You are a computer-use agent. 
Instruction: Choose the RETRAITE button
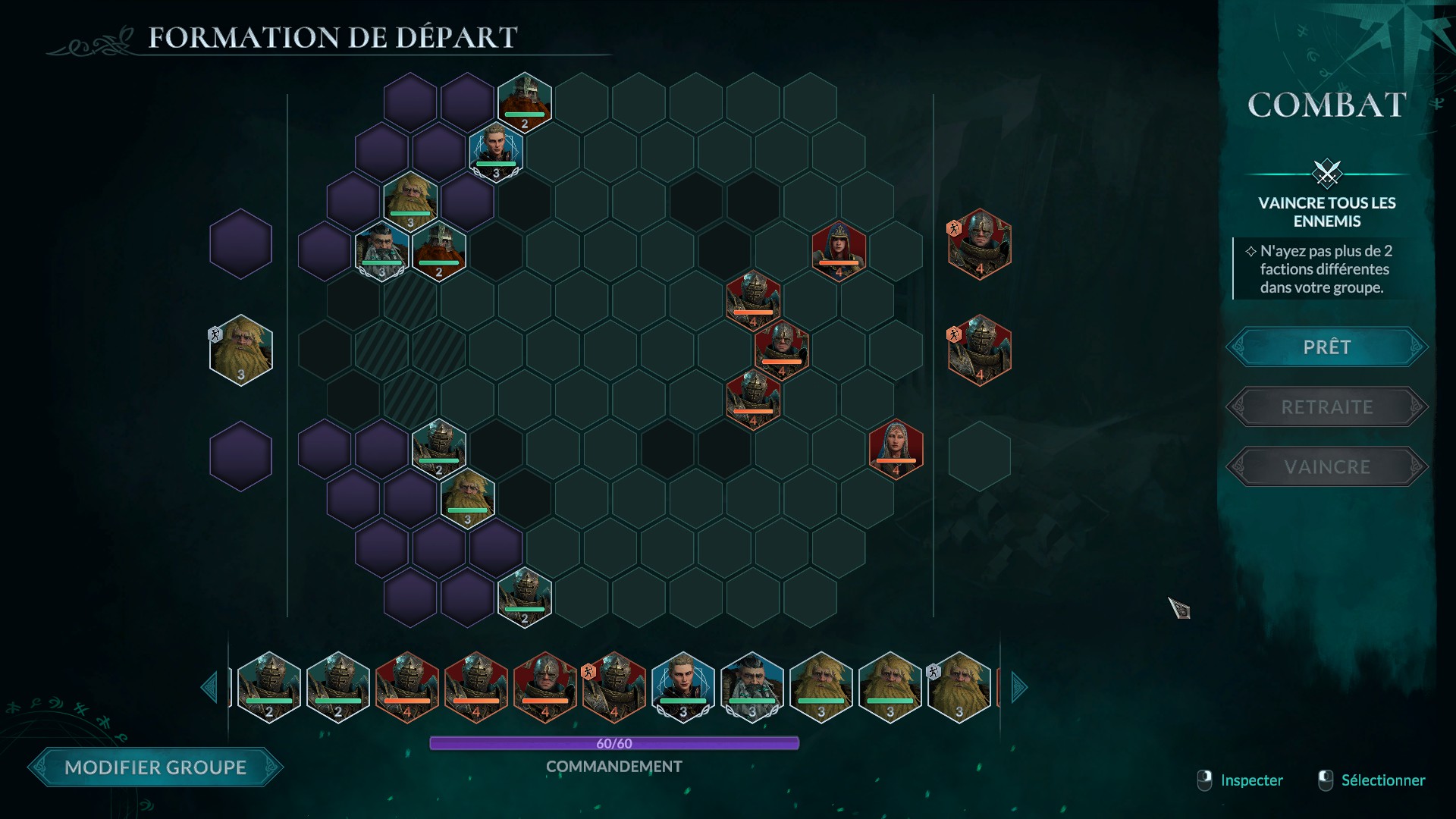coord(1327,407)
